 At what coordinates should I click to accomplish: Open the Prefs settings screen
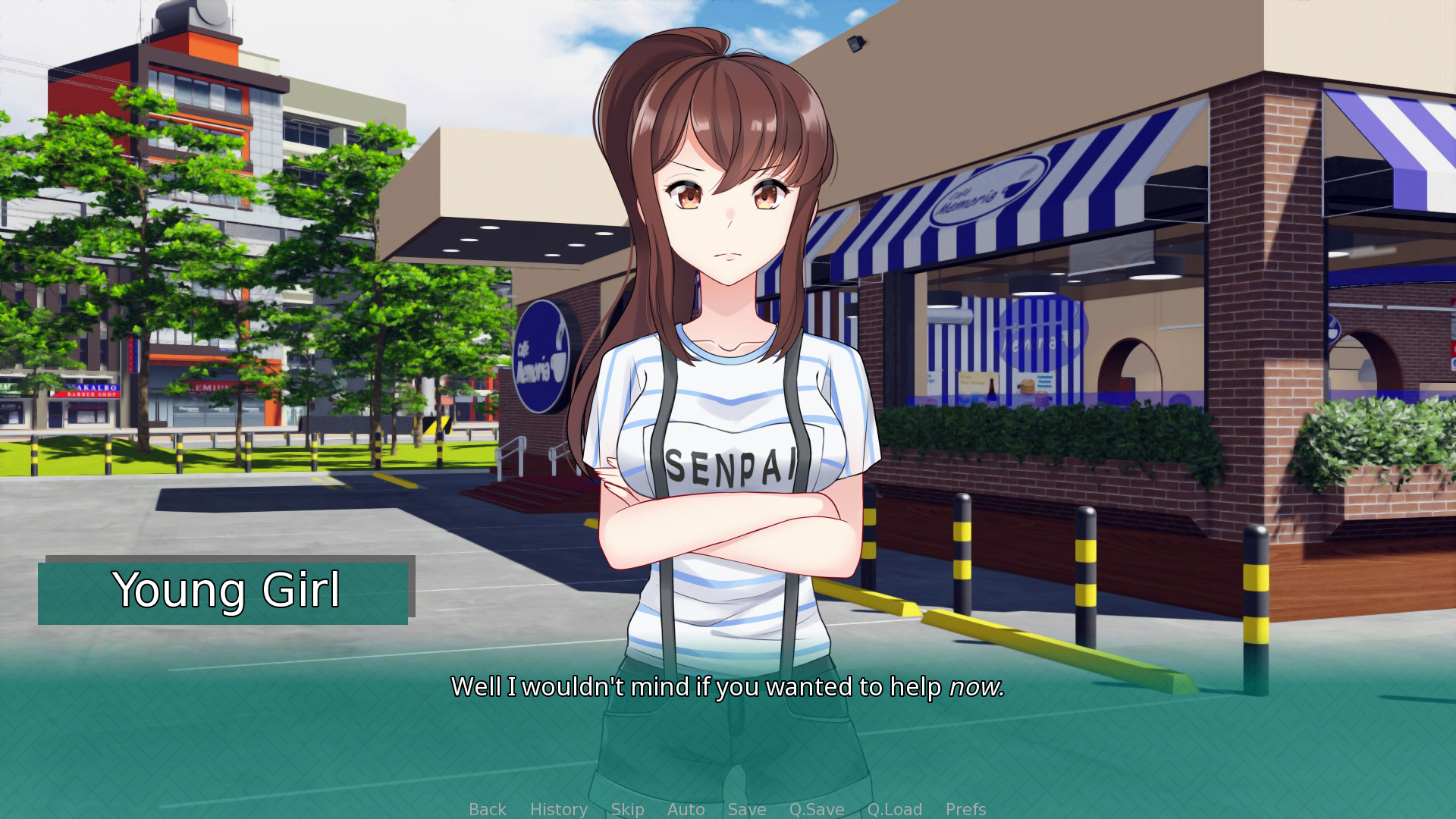(965, 809)
